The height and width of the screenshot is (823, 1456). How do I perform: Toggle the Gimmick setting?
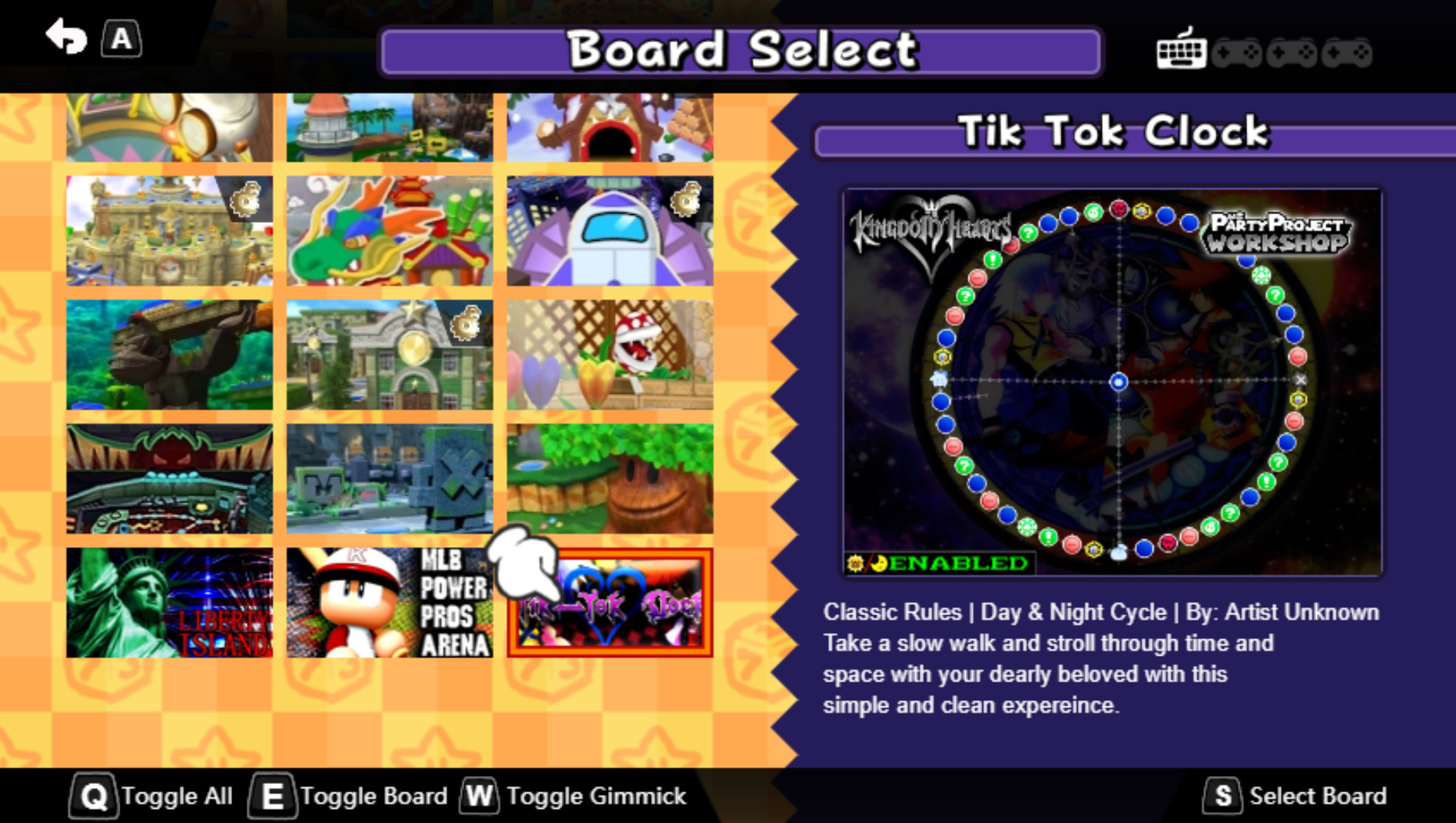[597, 796]
